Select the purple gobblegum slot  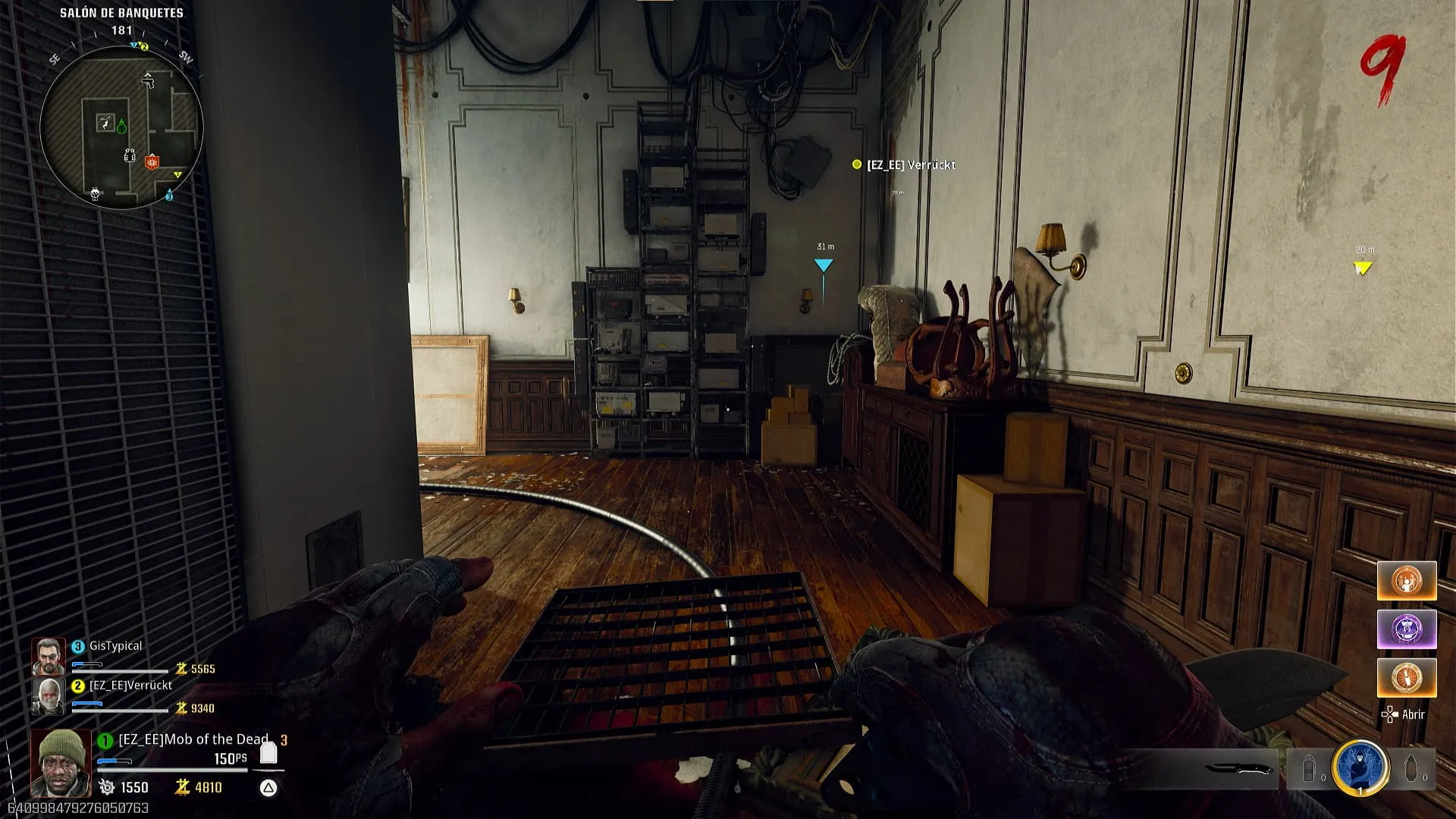coord(1407,629)
